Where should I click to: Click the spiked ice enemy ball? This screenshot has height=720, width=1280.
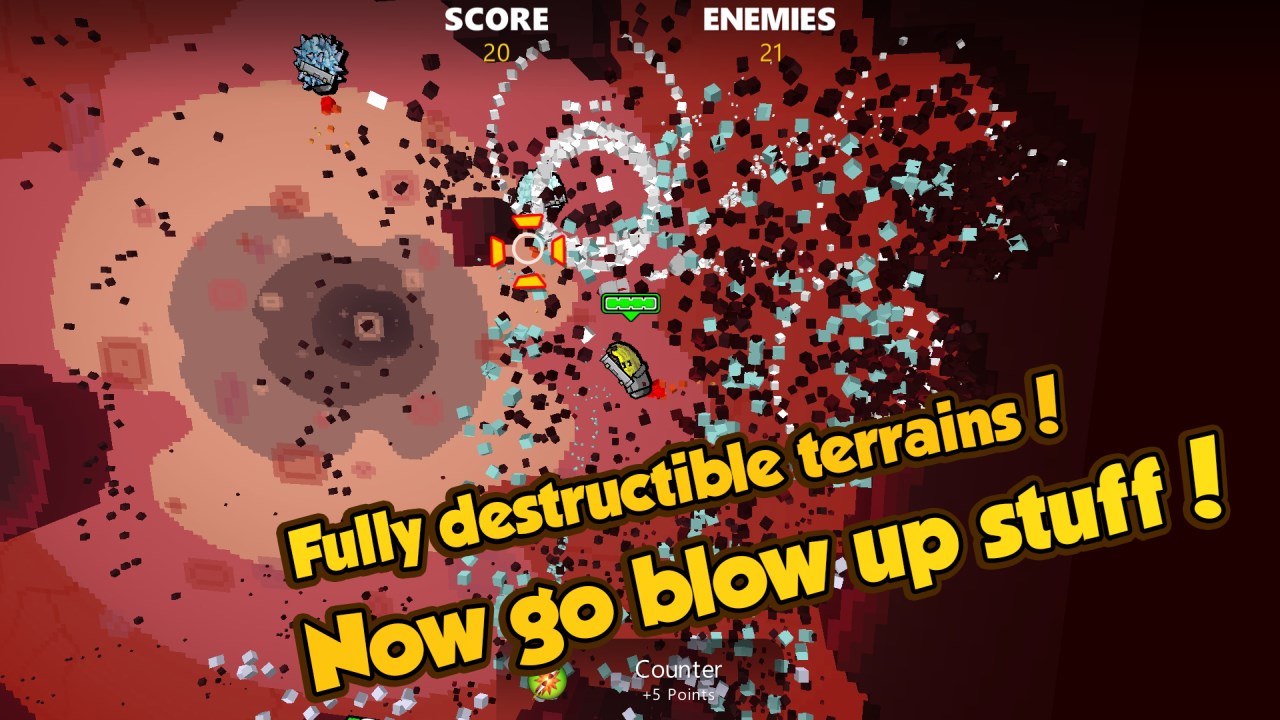tap(320, 62)
